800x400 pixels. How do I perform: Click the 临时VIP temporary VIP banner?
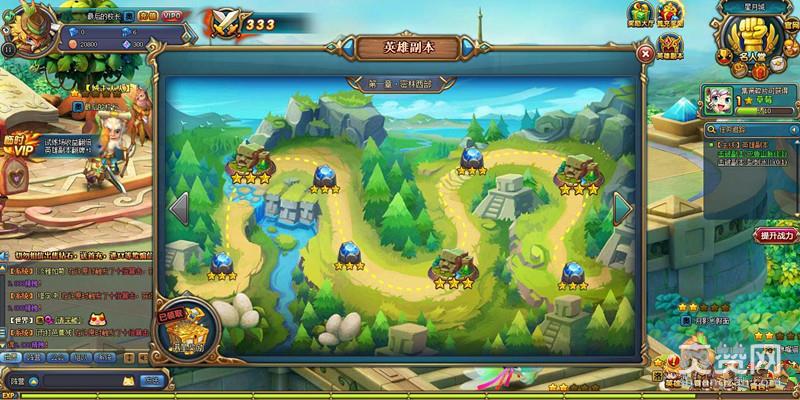pyautogui.click(x=22, y=147)
